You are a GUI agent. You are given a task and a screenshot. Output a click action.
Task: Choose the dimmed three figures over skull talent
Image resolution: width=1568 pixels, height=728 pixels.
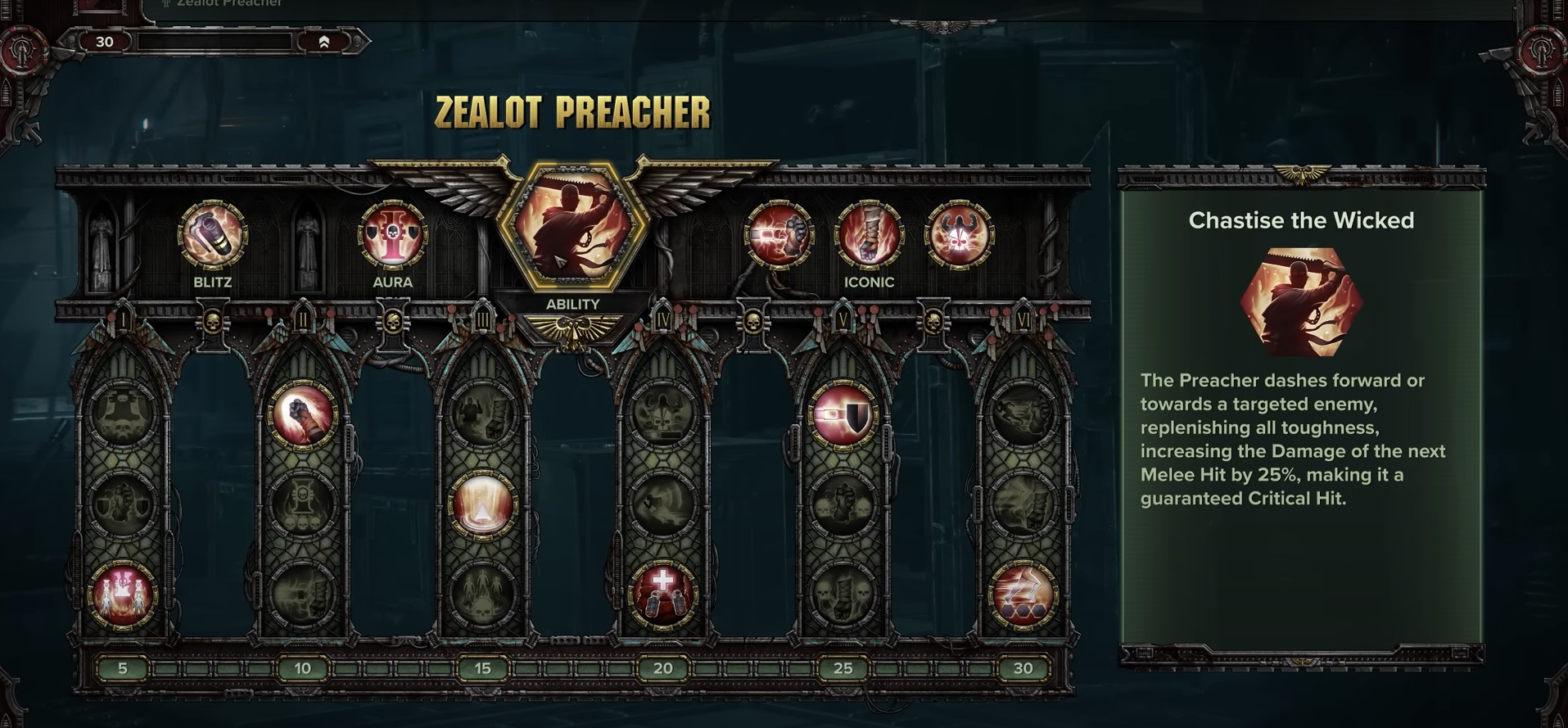(482, 595)
